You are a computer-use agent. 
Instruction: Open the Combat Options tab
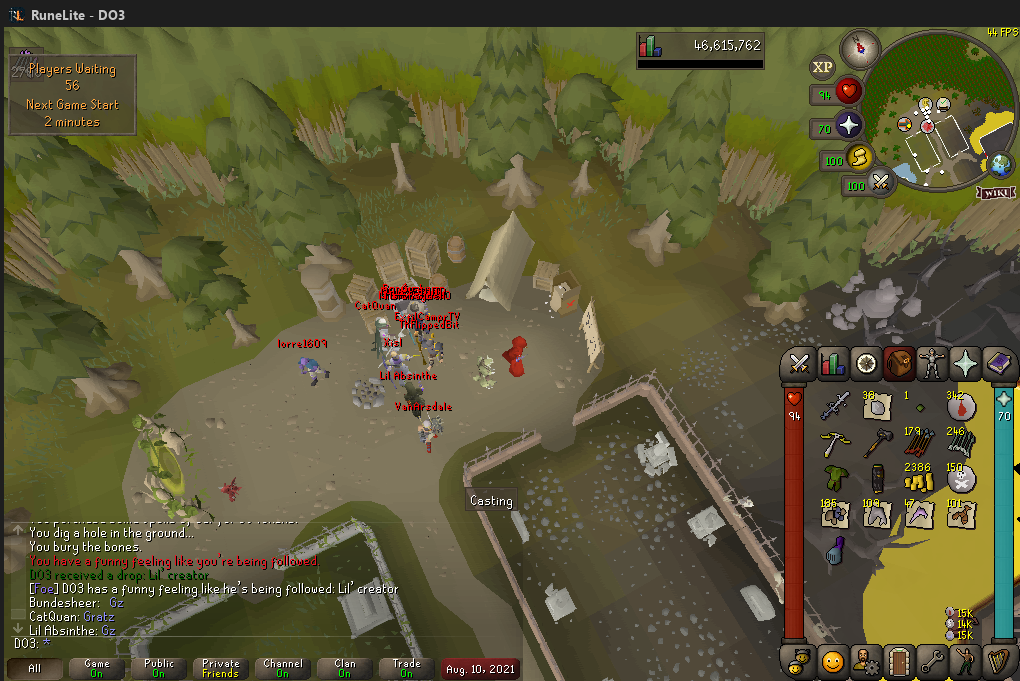[800, 365]
